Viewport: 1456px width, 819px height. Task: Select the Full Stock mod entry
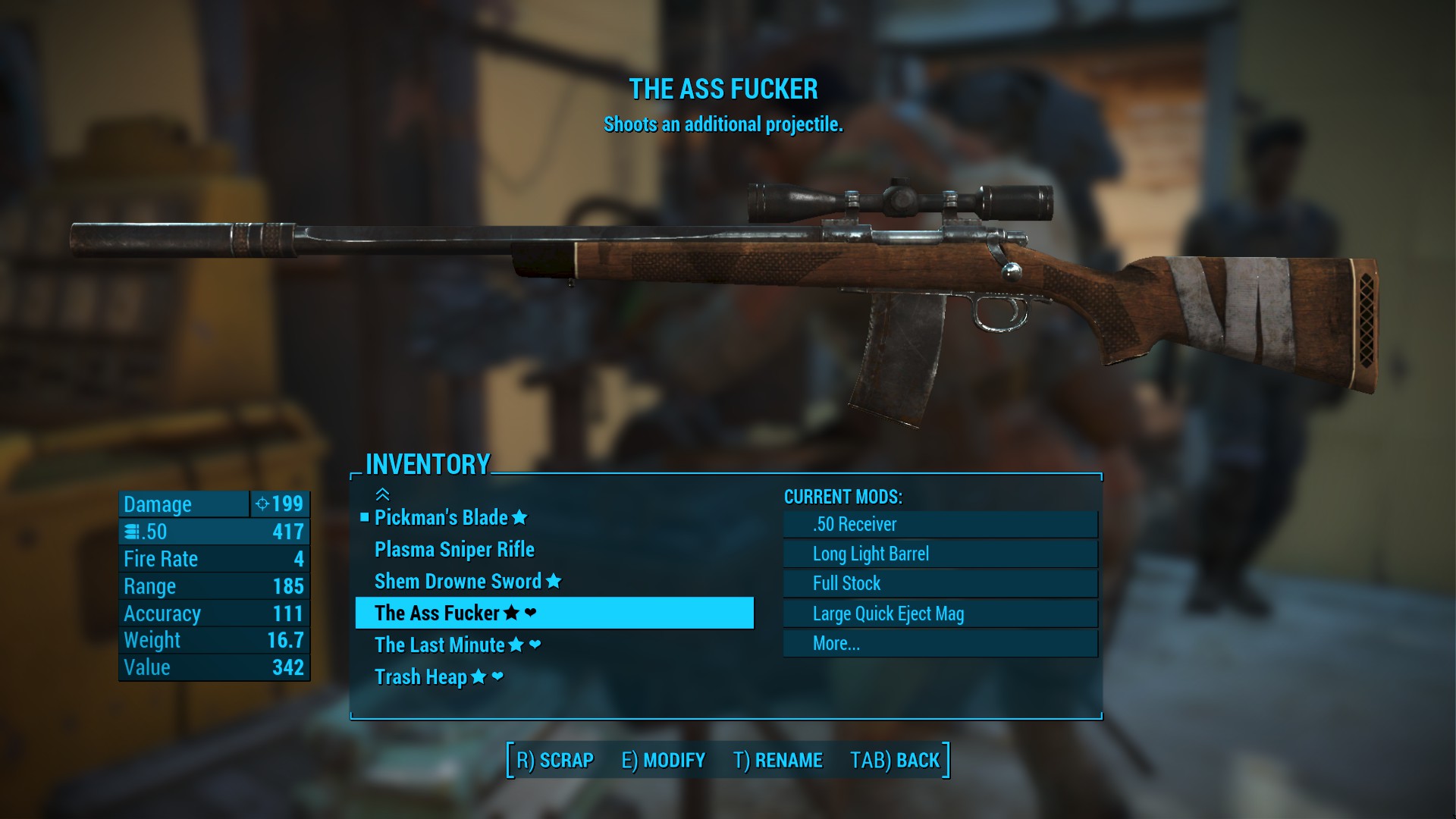tap(940, 583)
